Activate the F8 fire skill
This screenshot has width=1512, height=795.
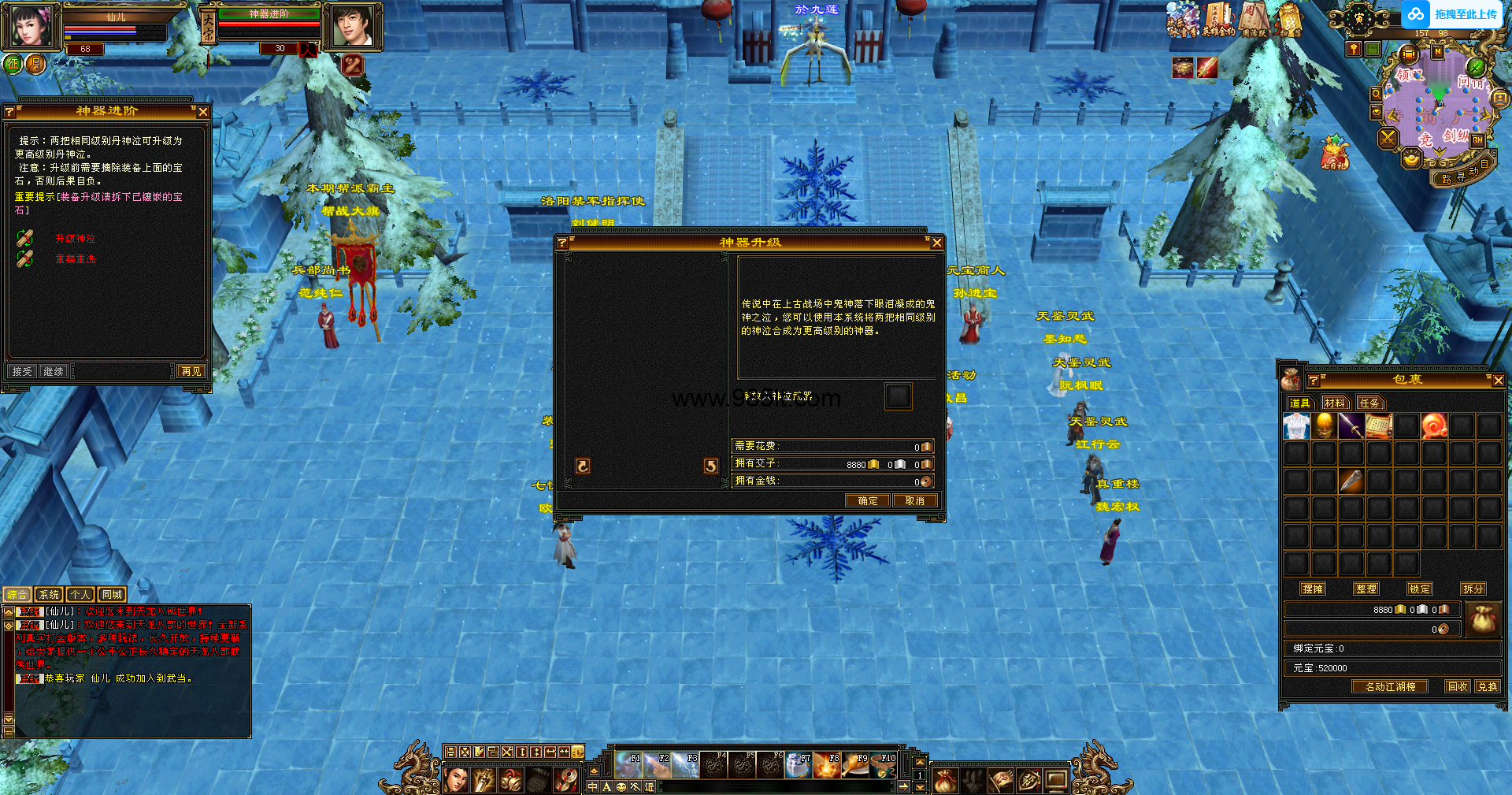click(x=827, y=764)
